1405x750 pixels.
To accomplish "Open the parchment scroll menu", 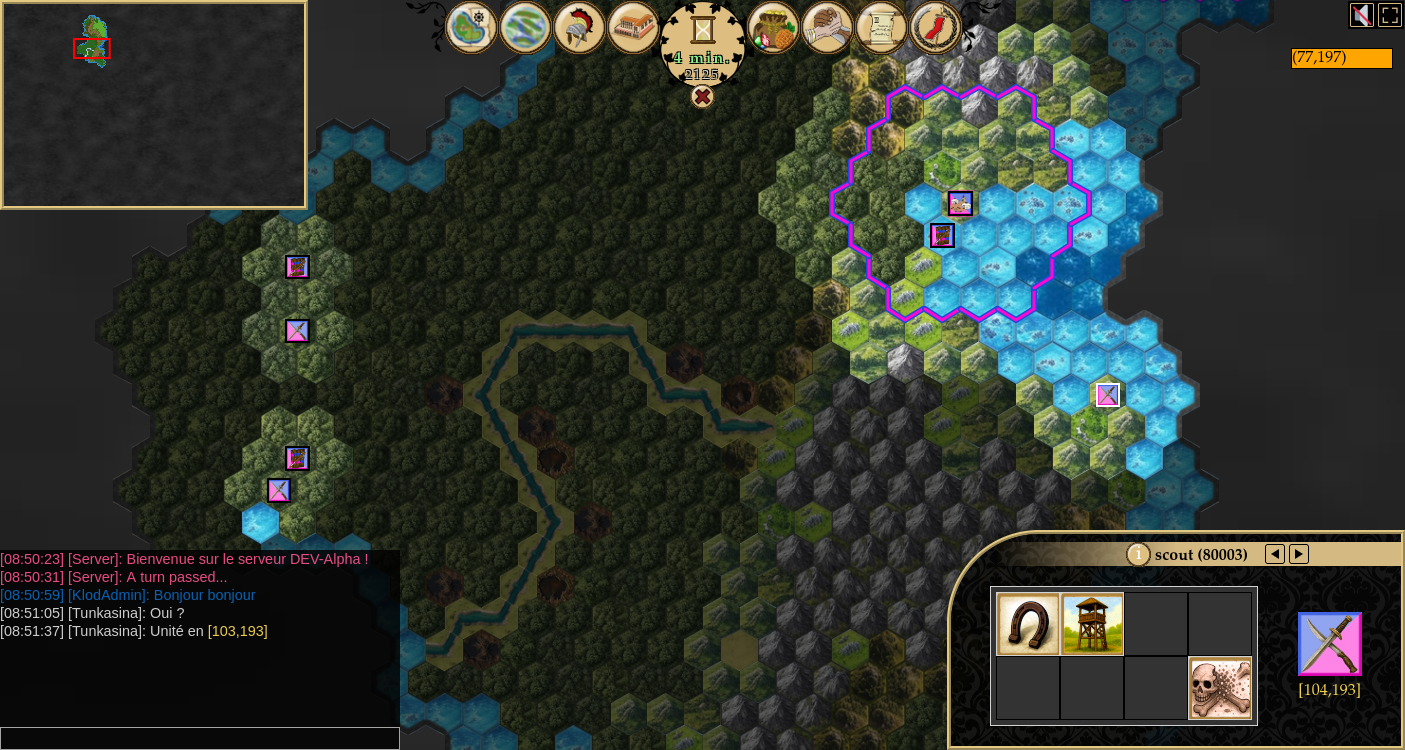I will (x=881, y=28).
